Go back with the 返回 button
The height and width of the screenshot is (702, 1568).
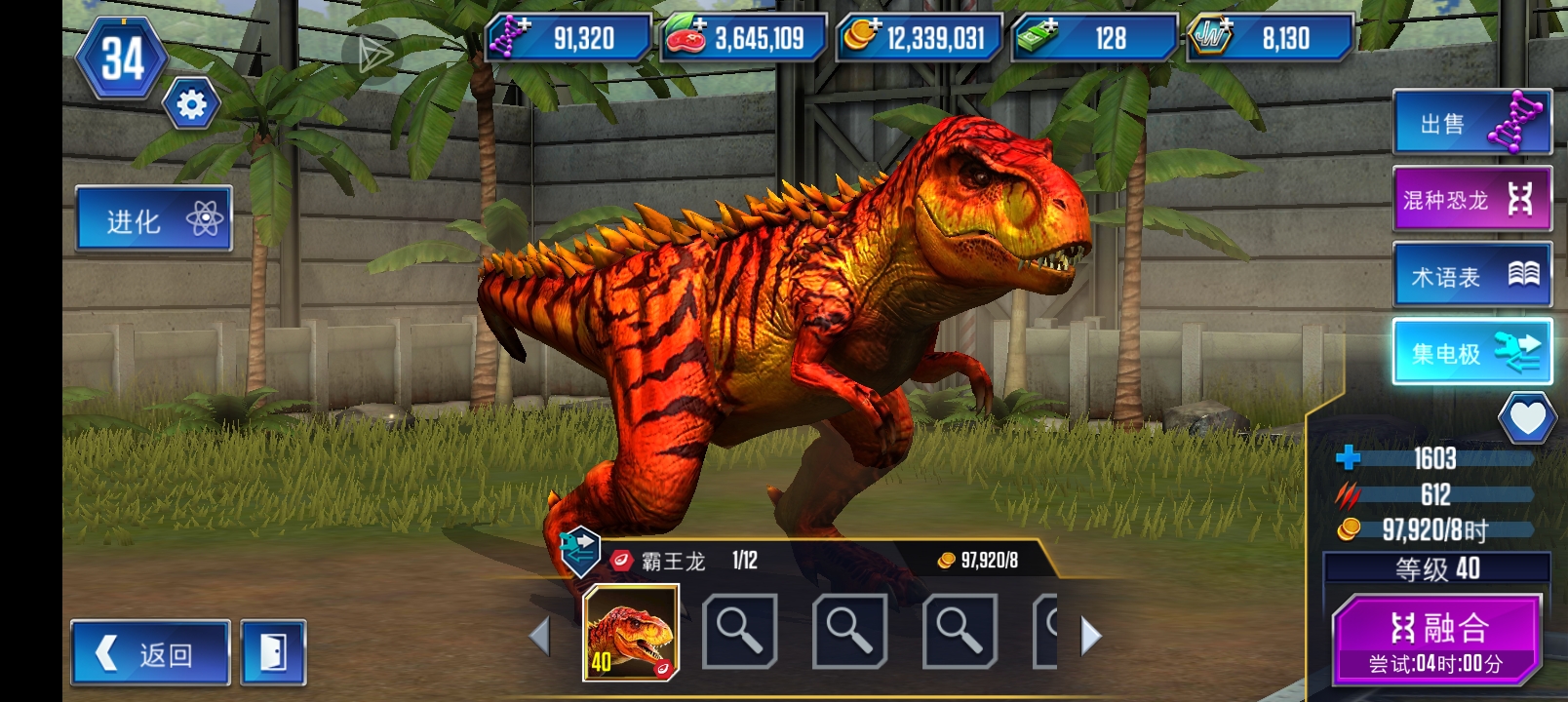tap(150, 652)
